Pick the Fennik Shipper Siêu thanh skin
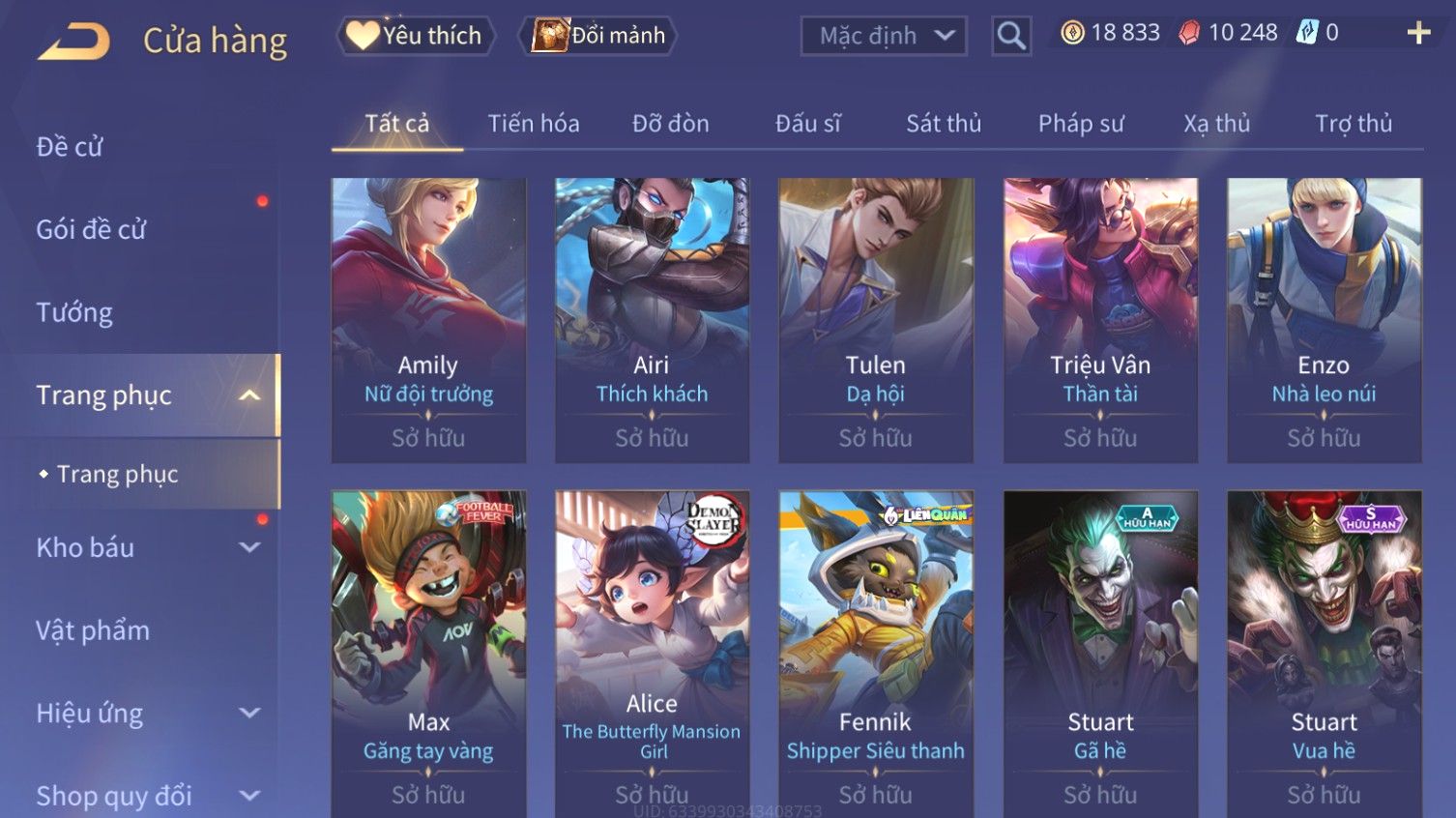 click(875, 648)
